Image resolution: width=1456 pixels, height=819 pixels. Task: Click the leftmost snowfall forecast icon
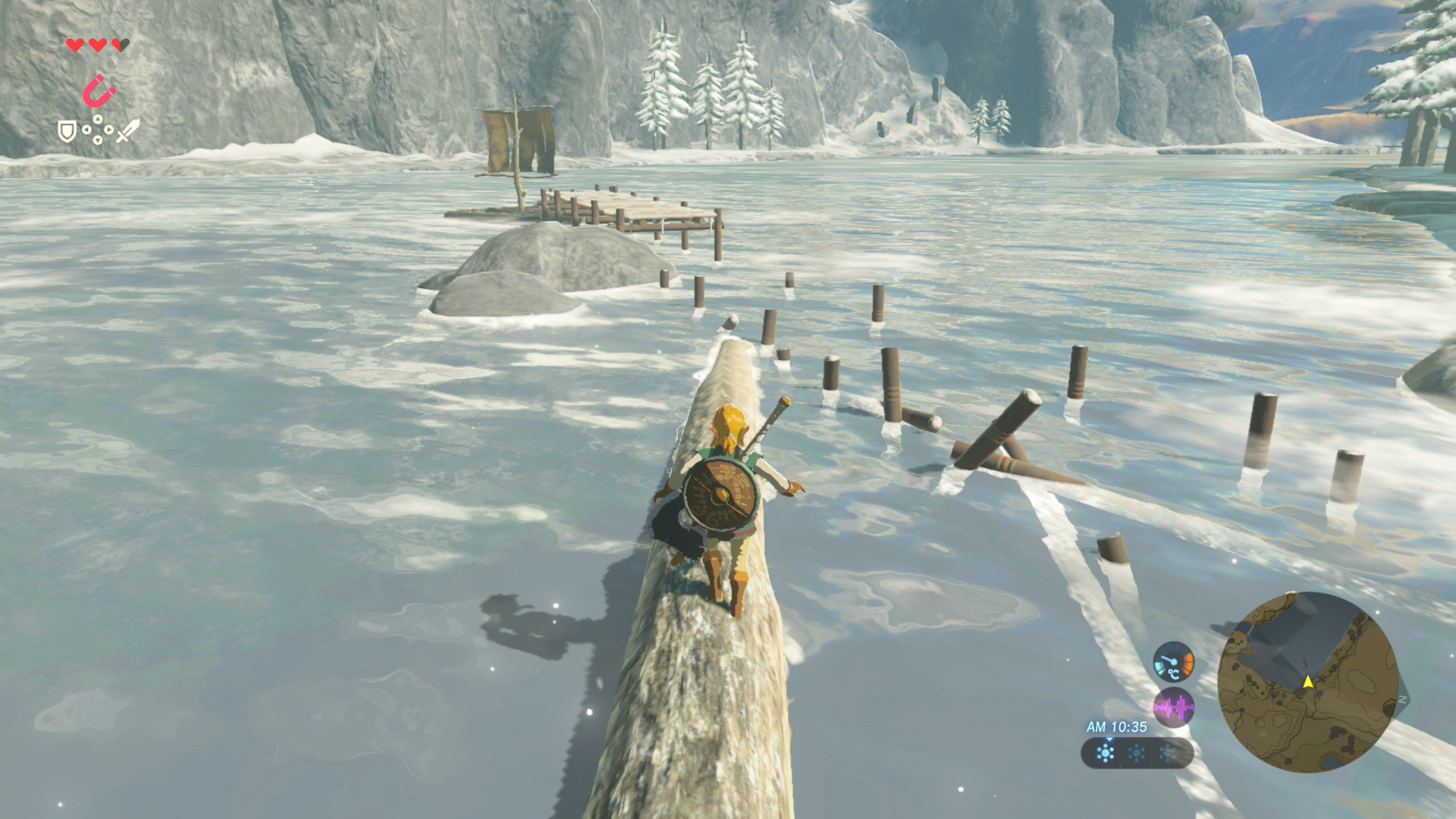tap(1105, 753)
